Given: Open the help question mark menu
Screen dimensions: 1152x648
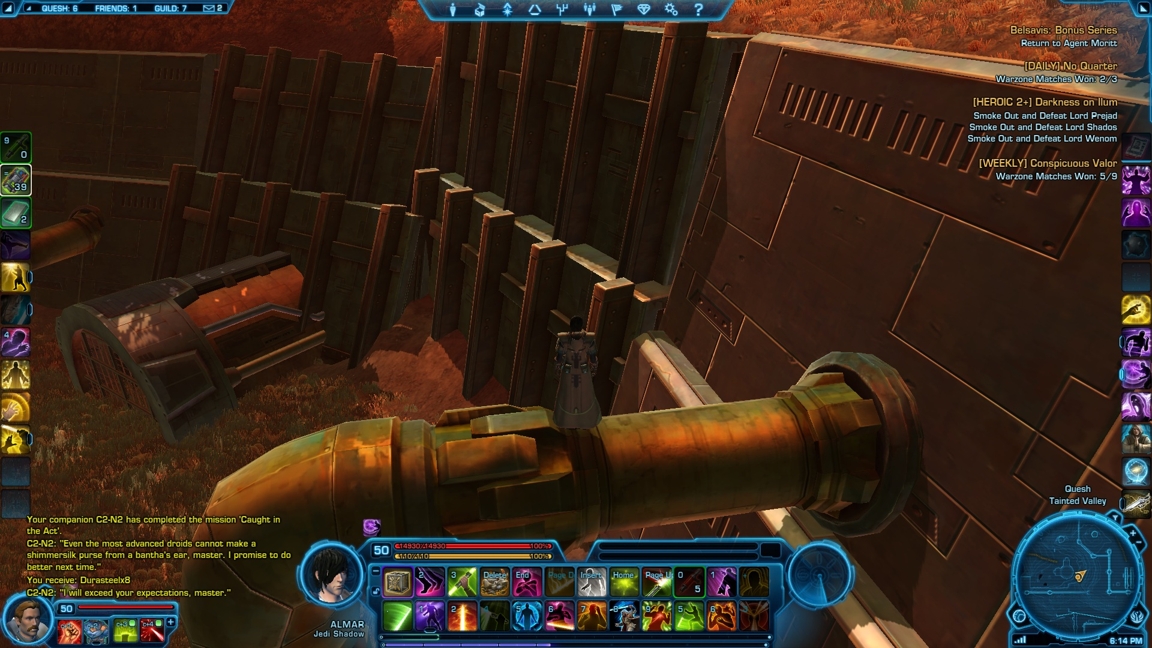Looking at the screenshot, I should point(698,10).
